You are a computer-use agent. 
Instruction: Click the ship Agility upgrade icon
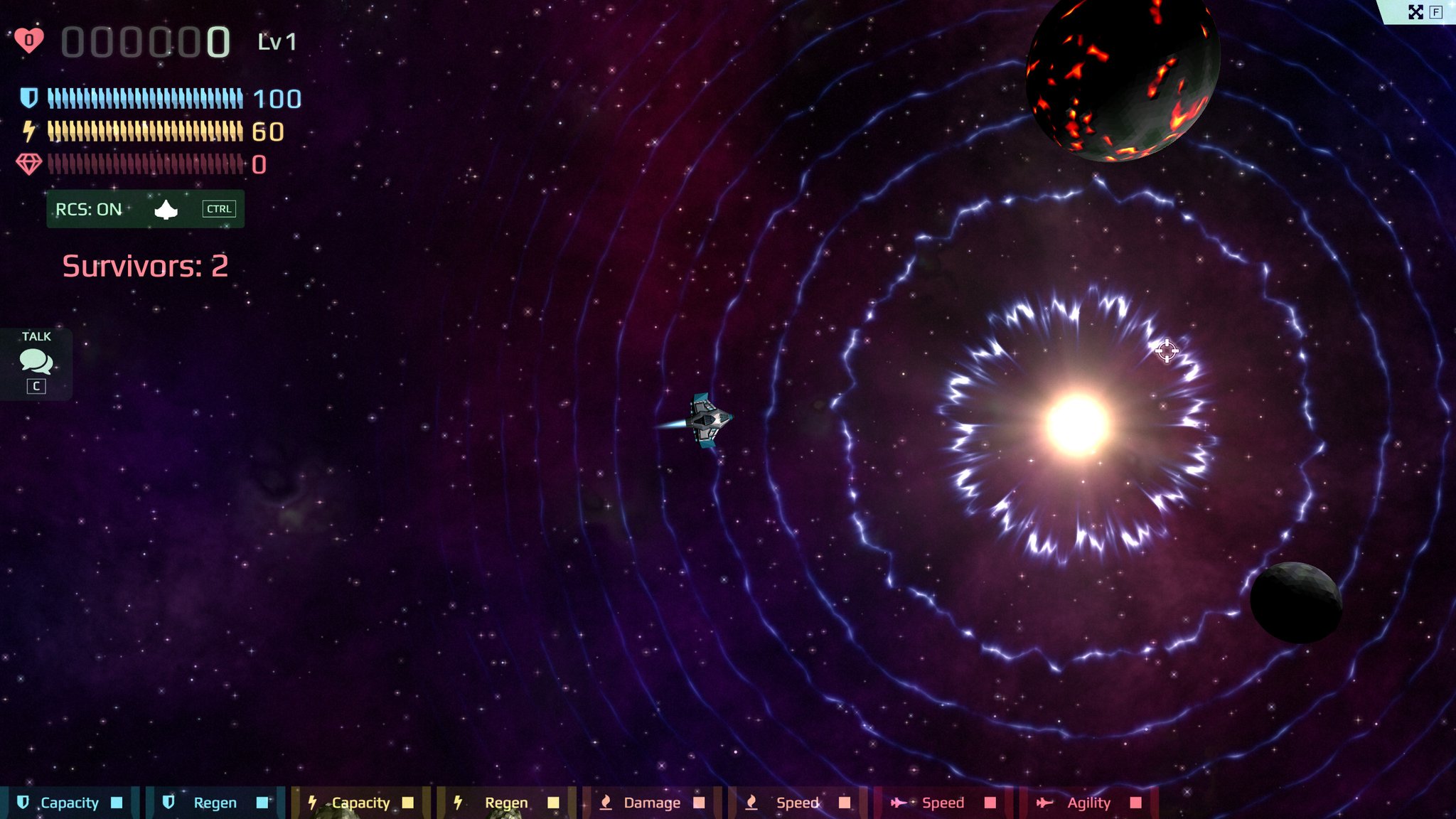(1044, 803)
